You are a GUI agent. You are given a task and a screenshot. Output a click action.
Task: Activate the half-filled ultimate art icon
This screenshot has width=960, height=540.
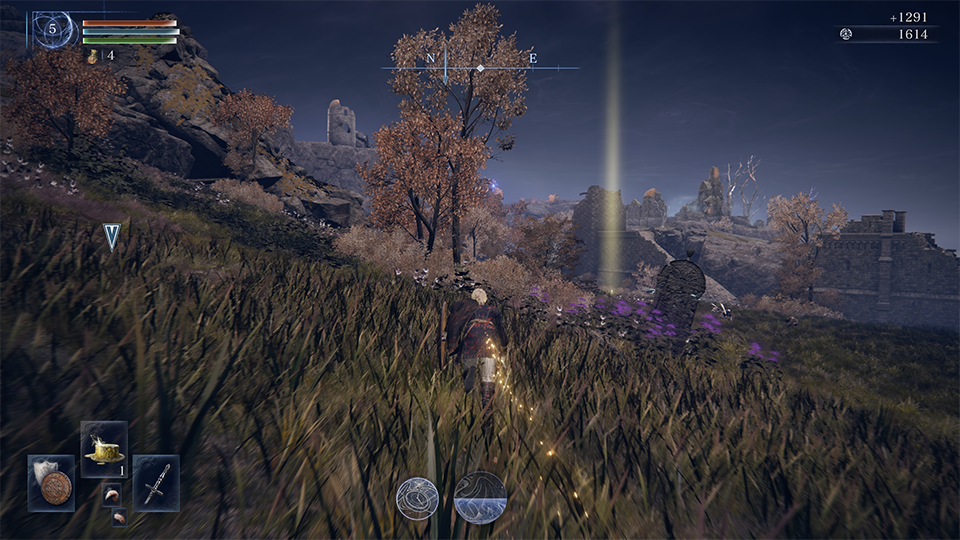480,497
